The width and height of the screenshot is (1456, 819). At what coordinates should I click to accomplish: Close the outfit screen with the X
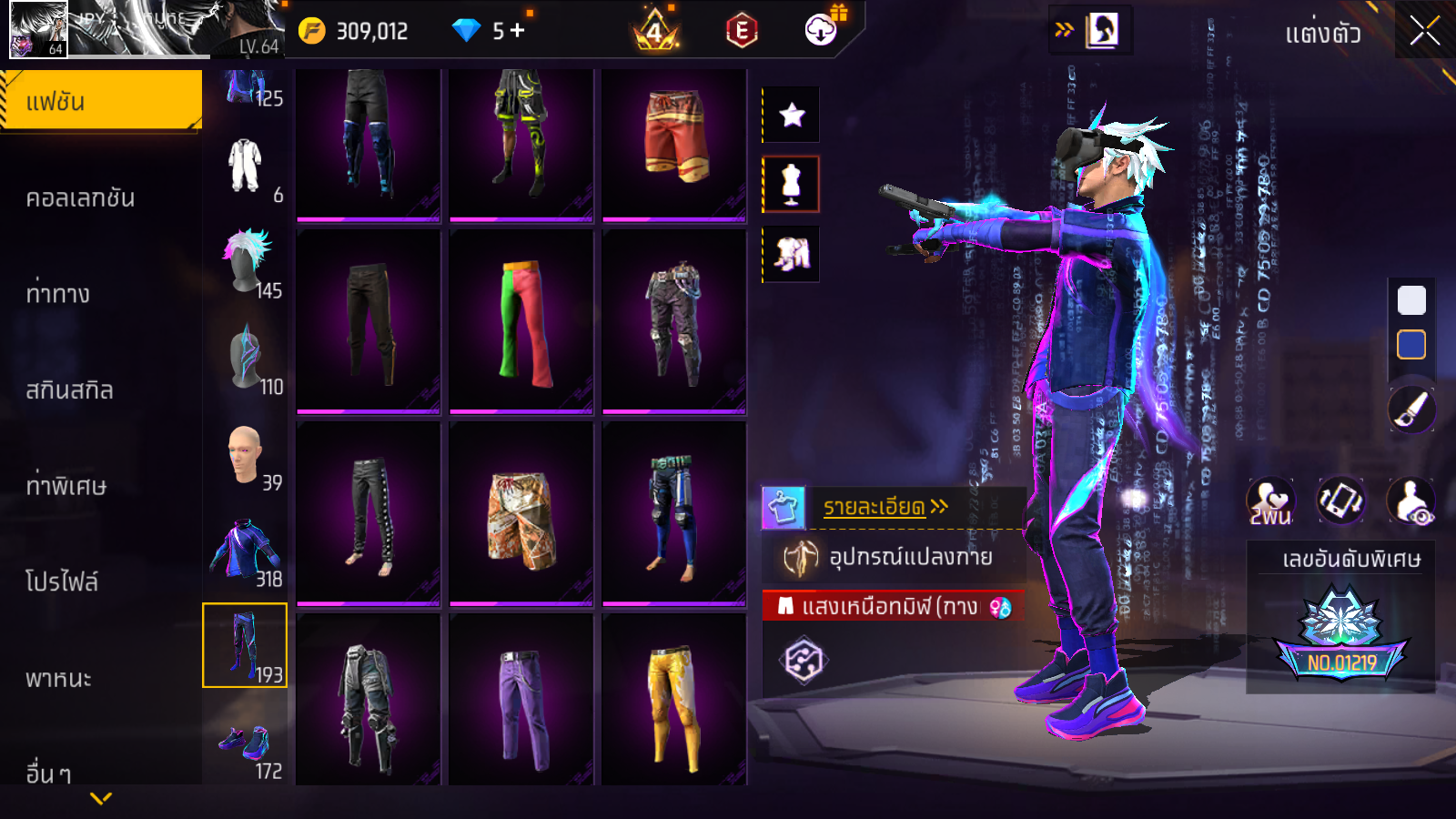[x=1424, y=31]
